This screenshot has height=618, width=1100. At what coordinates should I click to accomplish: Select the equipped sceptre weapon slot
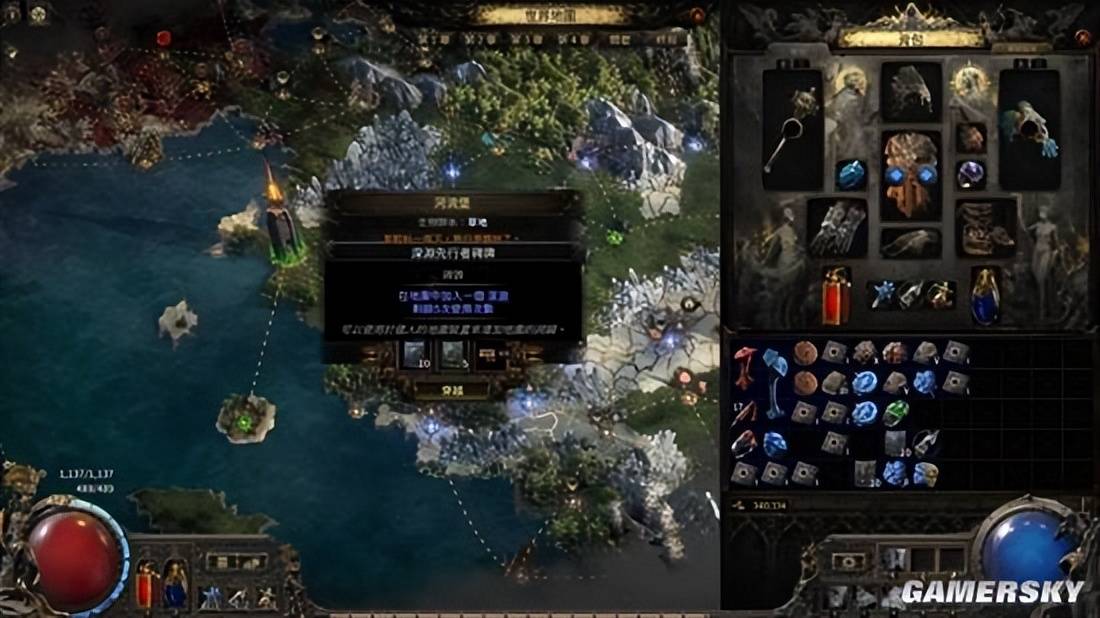[792, 130]
